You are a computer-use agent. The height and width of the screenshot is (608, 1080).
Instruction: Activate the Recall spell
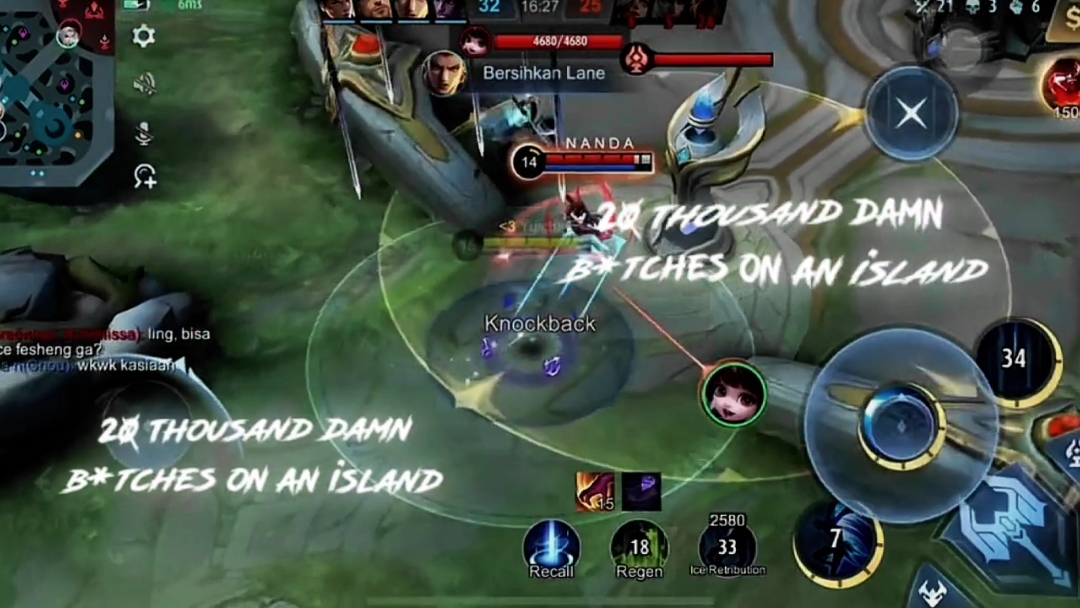coord(551,548)
